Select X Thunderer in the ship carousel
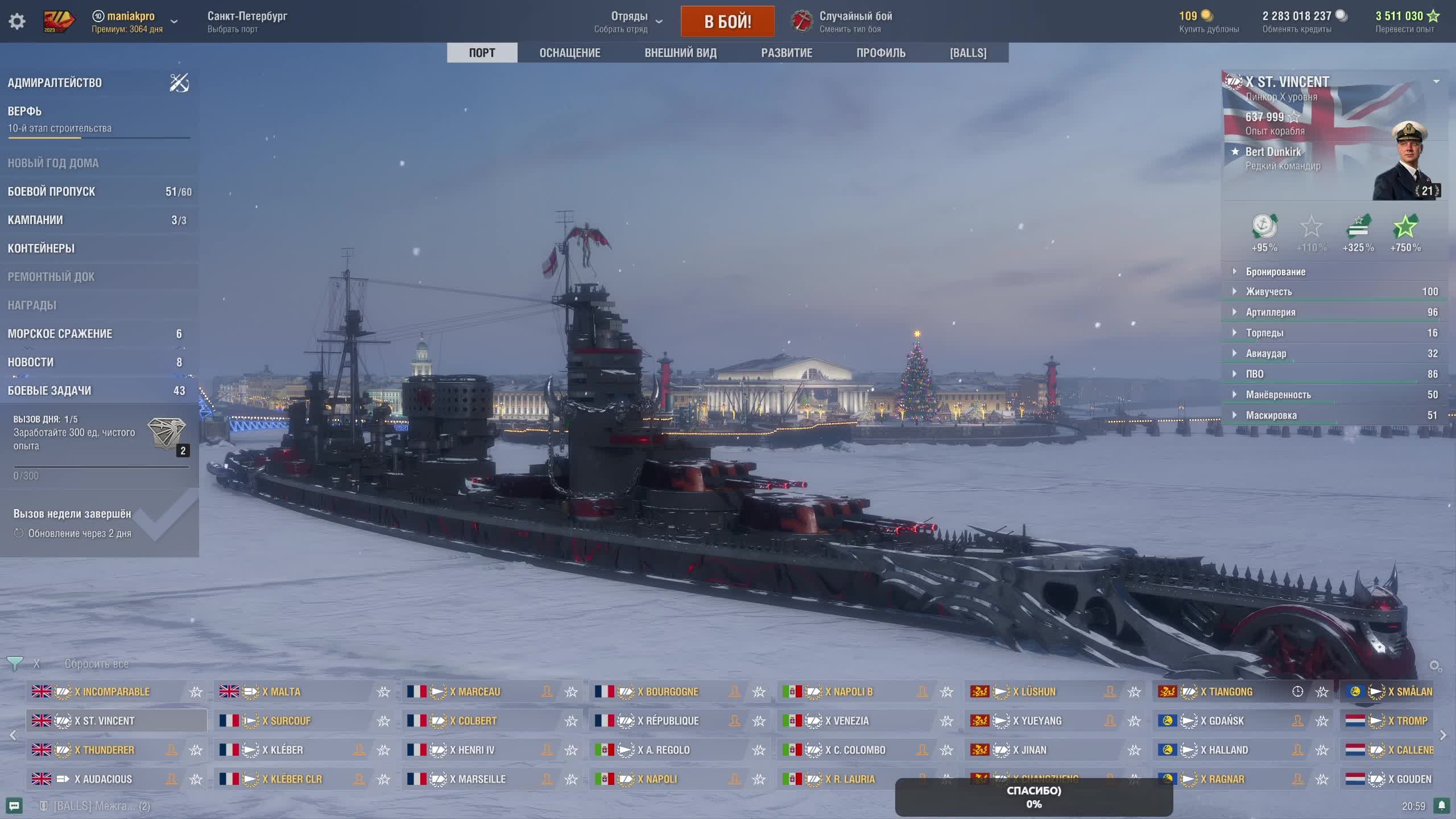1456x819 pixels. point(109,750)
